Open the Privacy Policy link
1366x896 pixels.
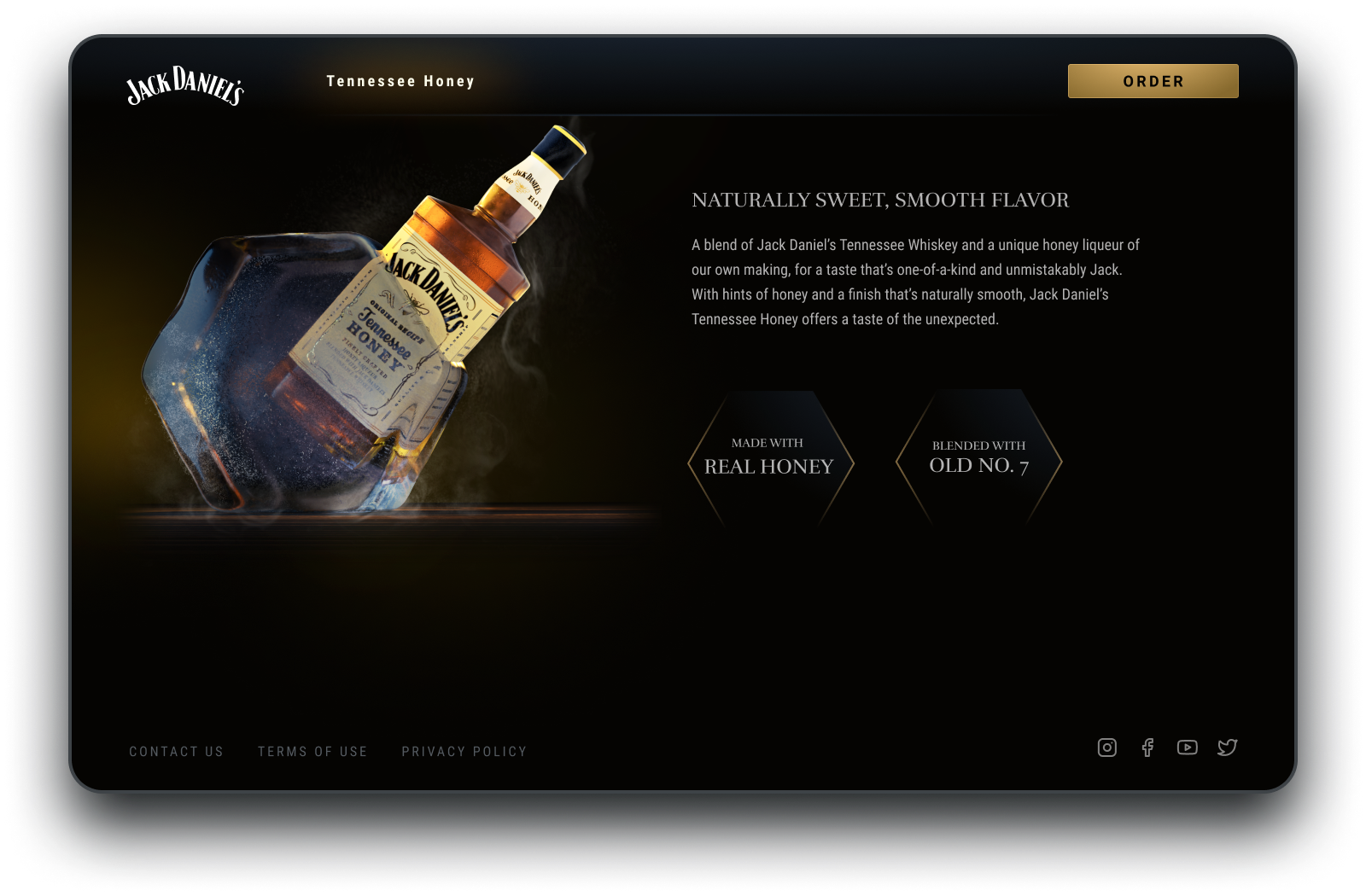pos(464,752)
